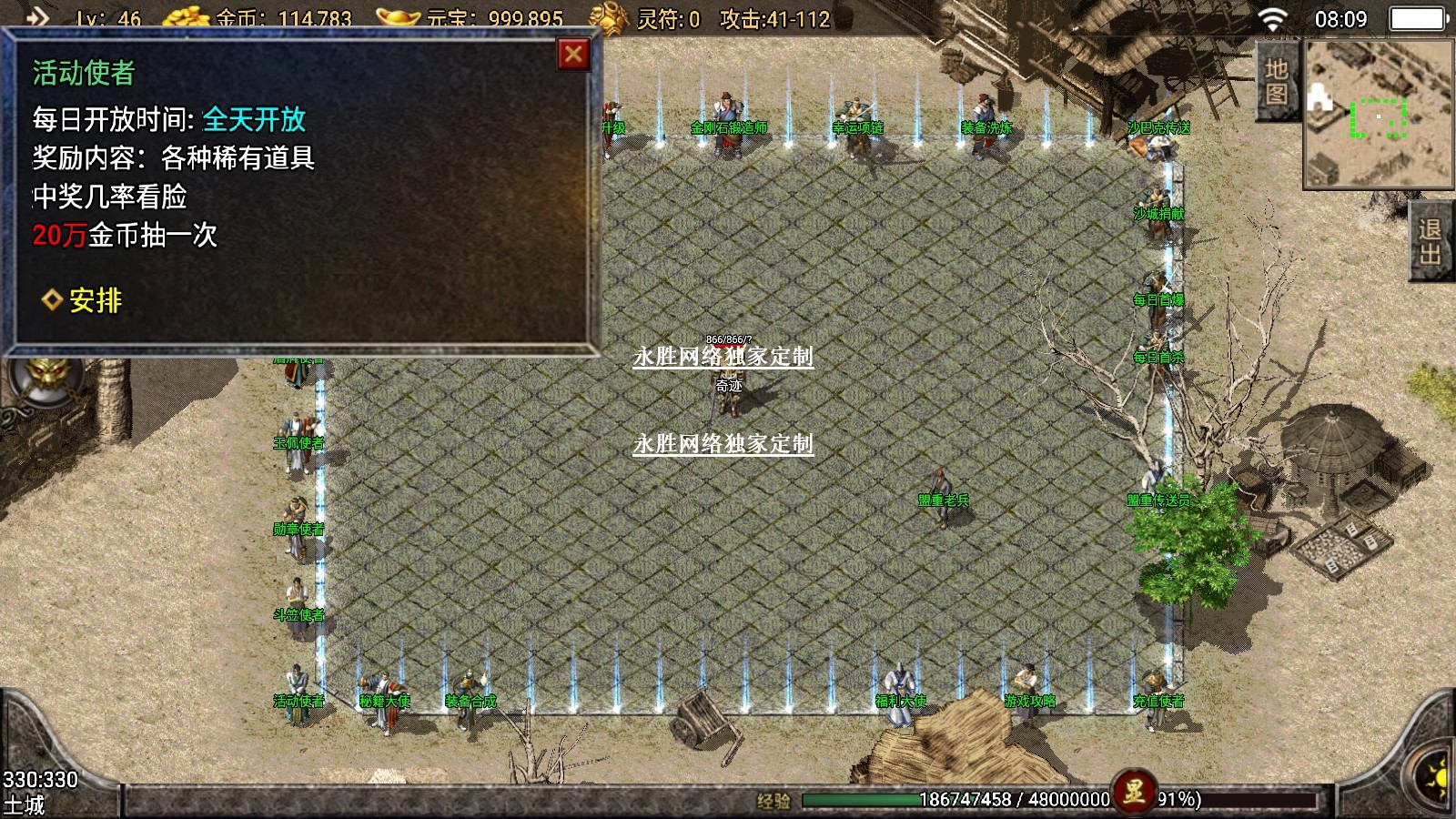
Task: Toggle the round red 显 button
Action: click(1133, 792)
